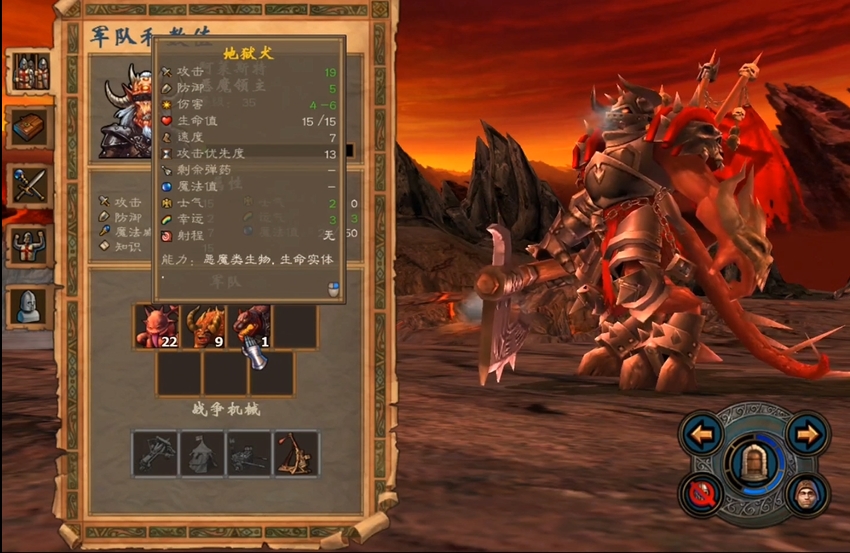Image resolution: width=850 pixels, height=553 pixels.
Task: Select the horned demon stack of 9
Action: [x=203, y=327]
